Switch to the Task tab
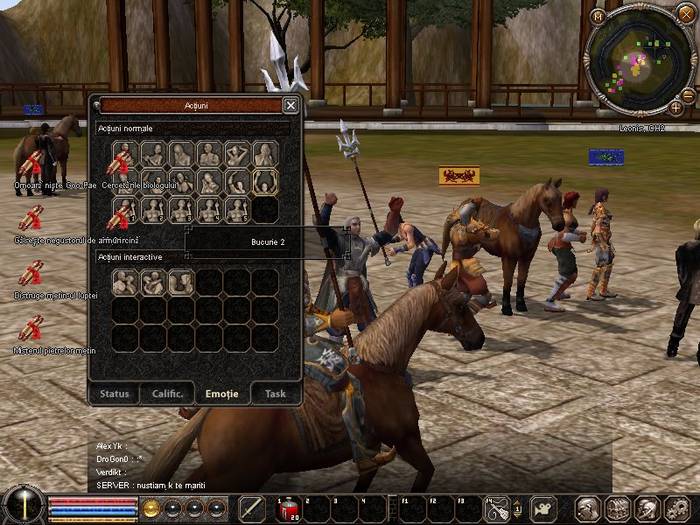 point(275,394)
